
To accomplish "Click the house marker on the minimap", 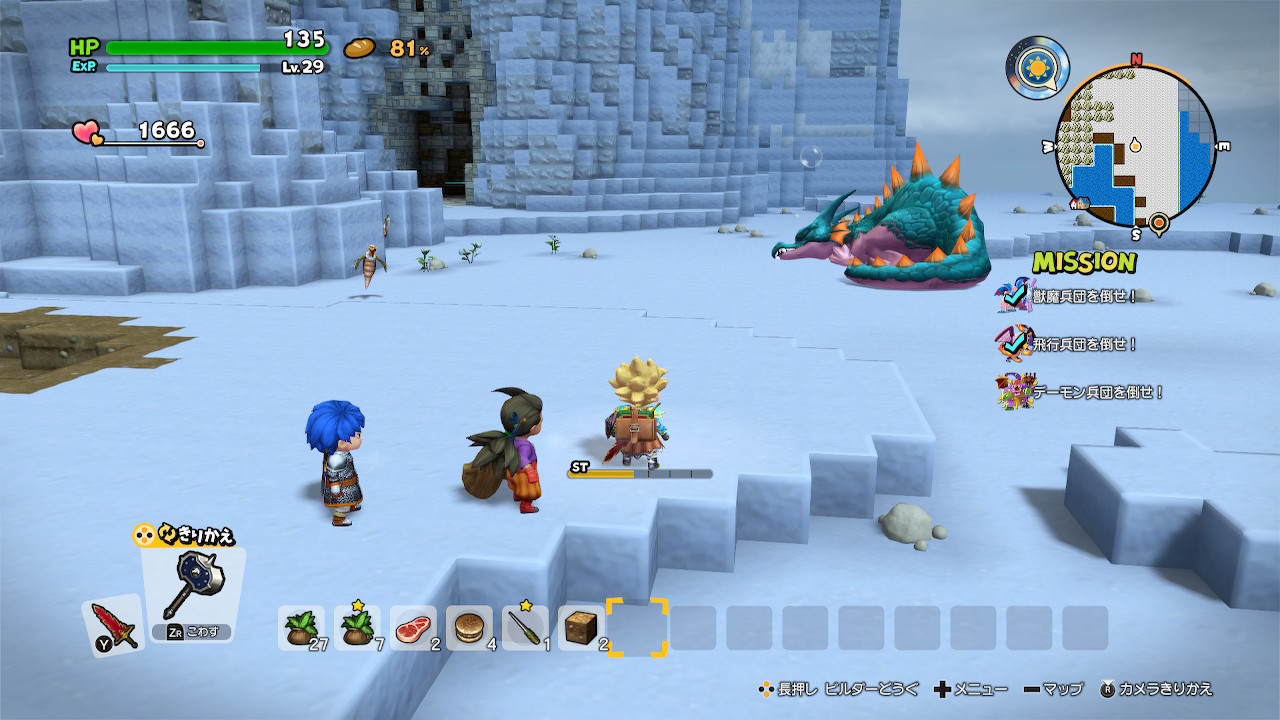I will (x=1080, y=203).
